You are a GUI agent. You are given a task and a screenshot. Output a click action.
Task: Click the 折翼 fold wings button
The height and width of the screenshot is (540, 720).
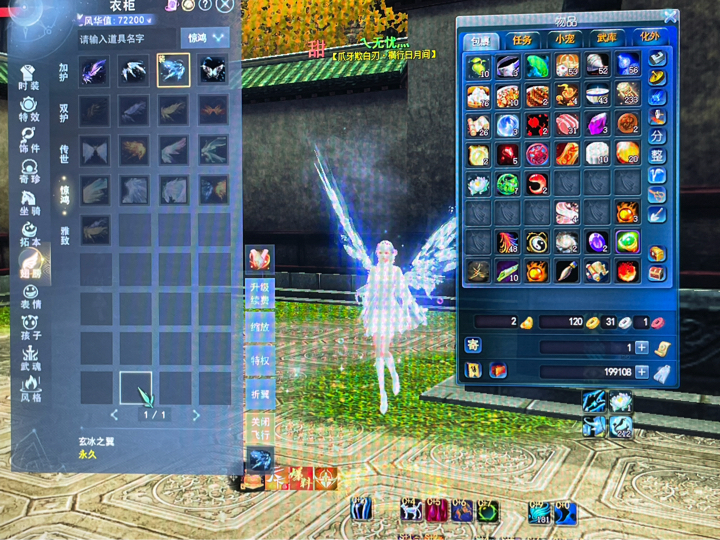259,393
